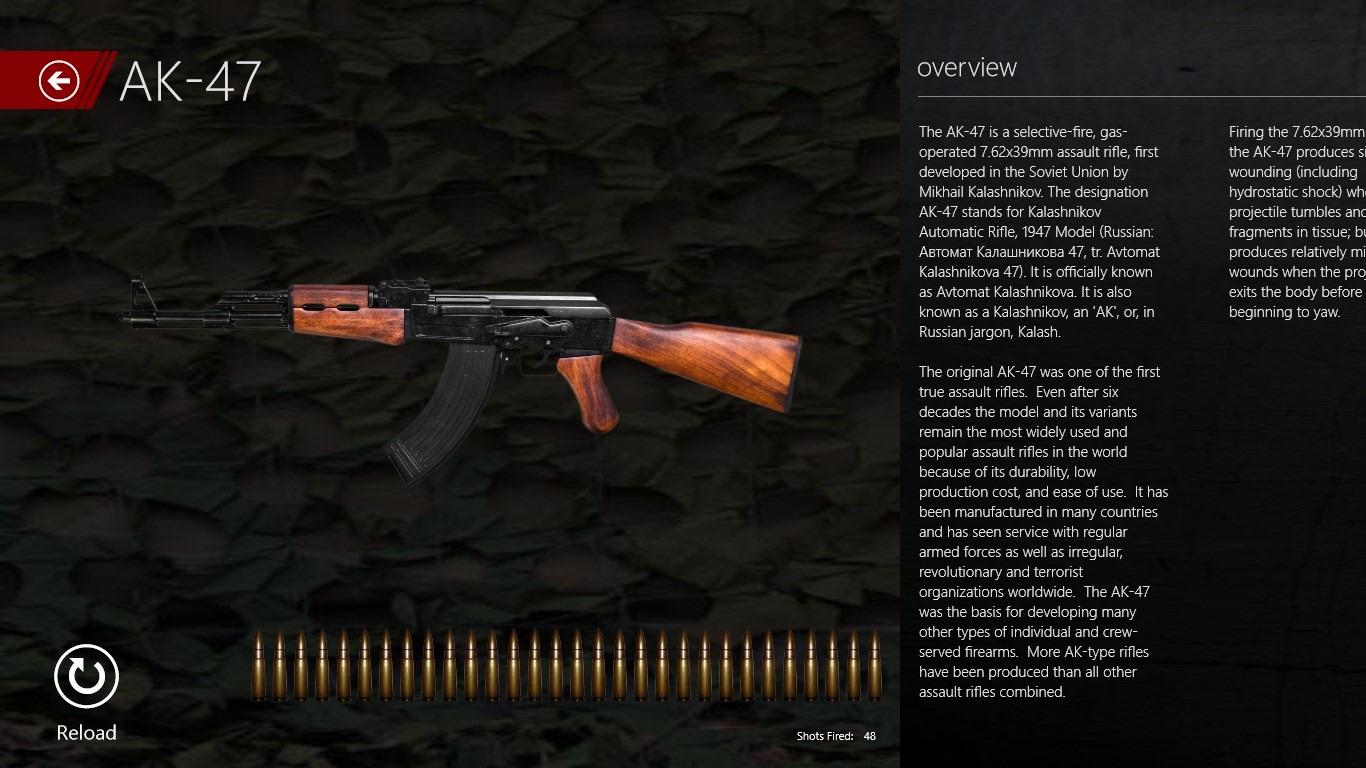Reload the AK-47 magazine
The image size is (1366, 768).
point(86,677)
